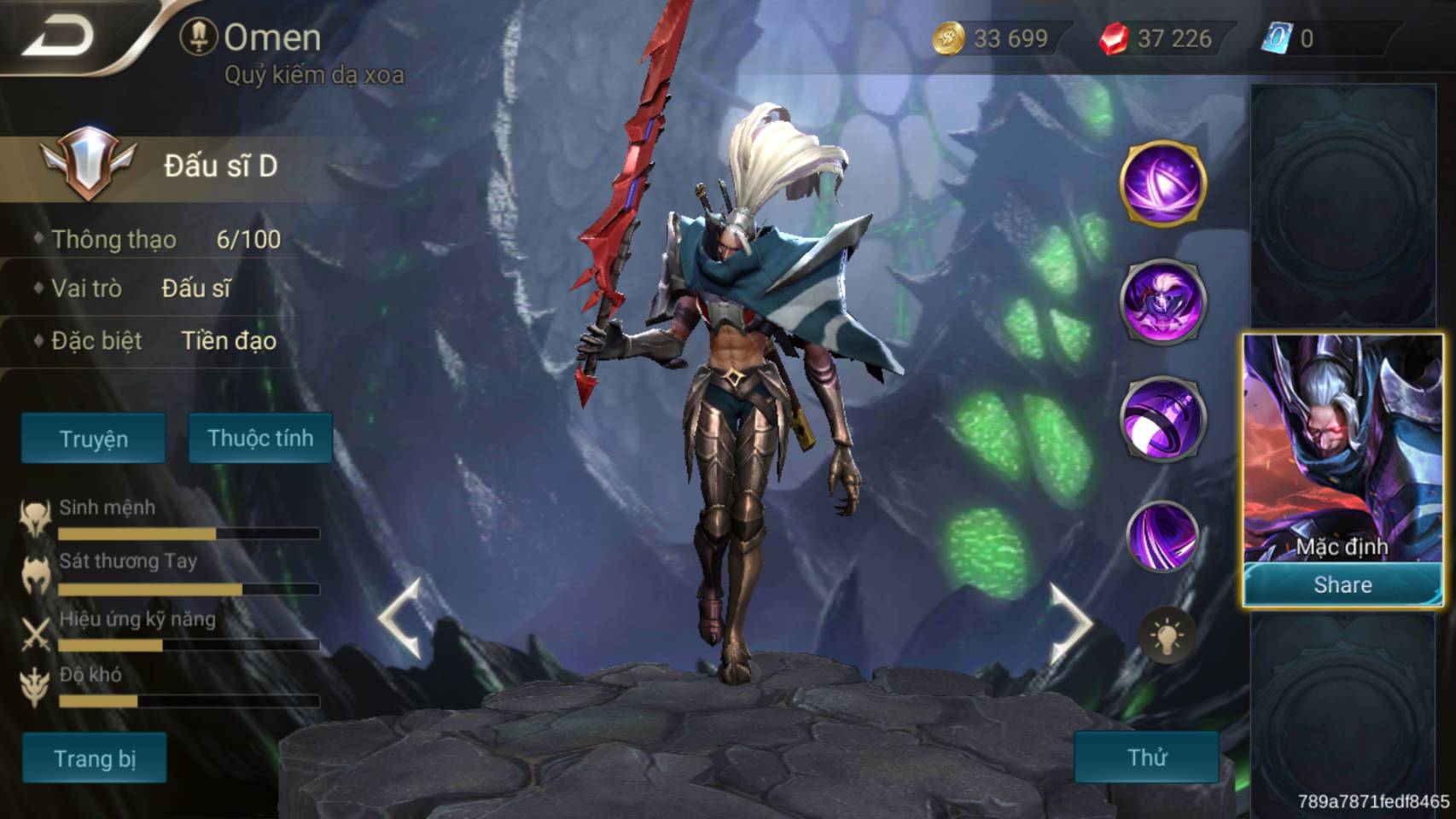Screen dimensions: 1456x819
Task: Go back using the return arrow
Action: coord(58,36)
